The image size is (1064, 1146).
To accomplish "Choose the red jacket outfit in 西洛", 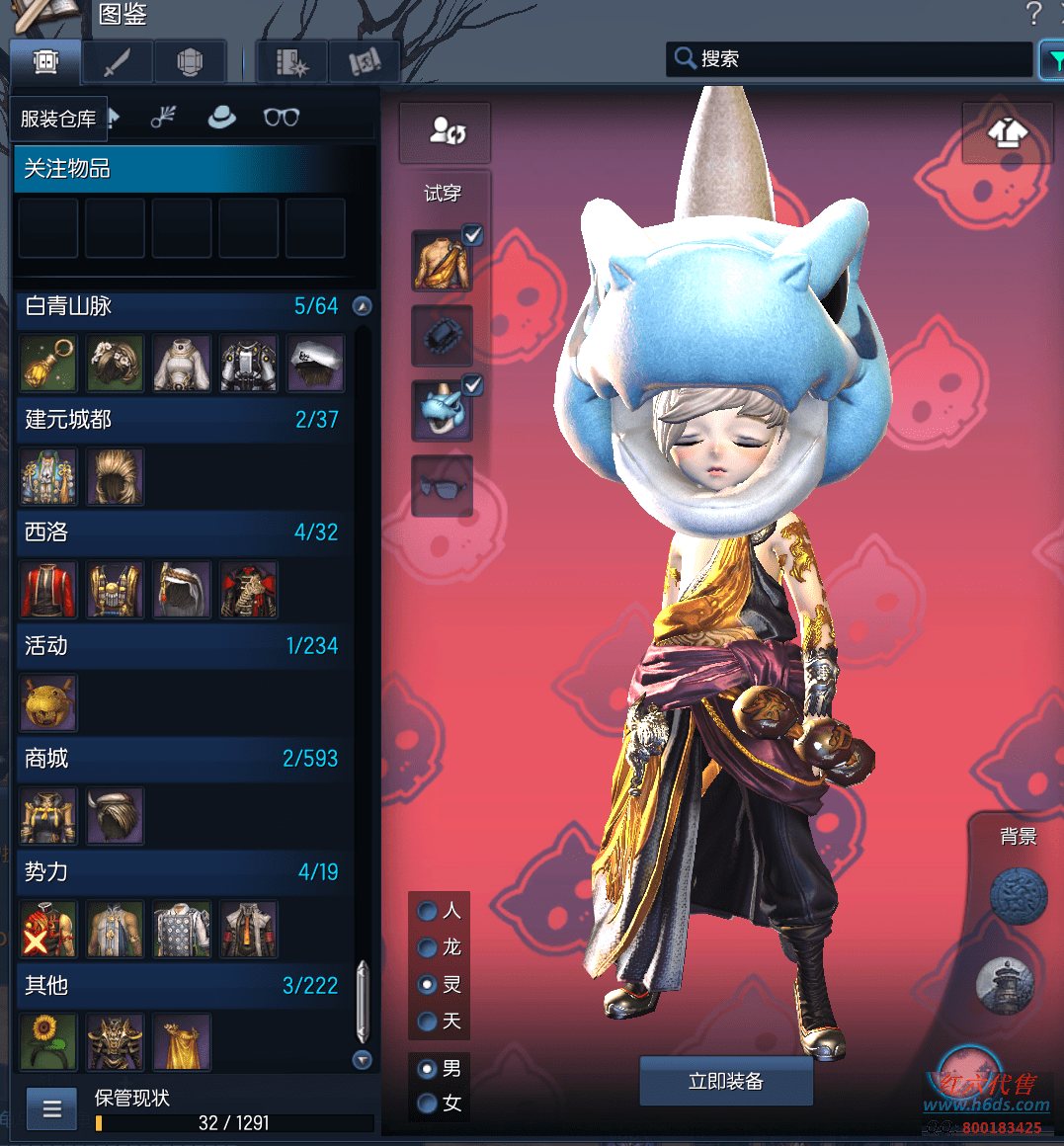I will tap(48, 590).
